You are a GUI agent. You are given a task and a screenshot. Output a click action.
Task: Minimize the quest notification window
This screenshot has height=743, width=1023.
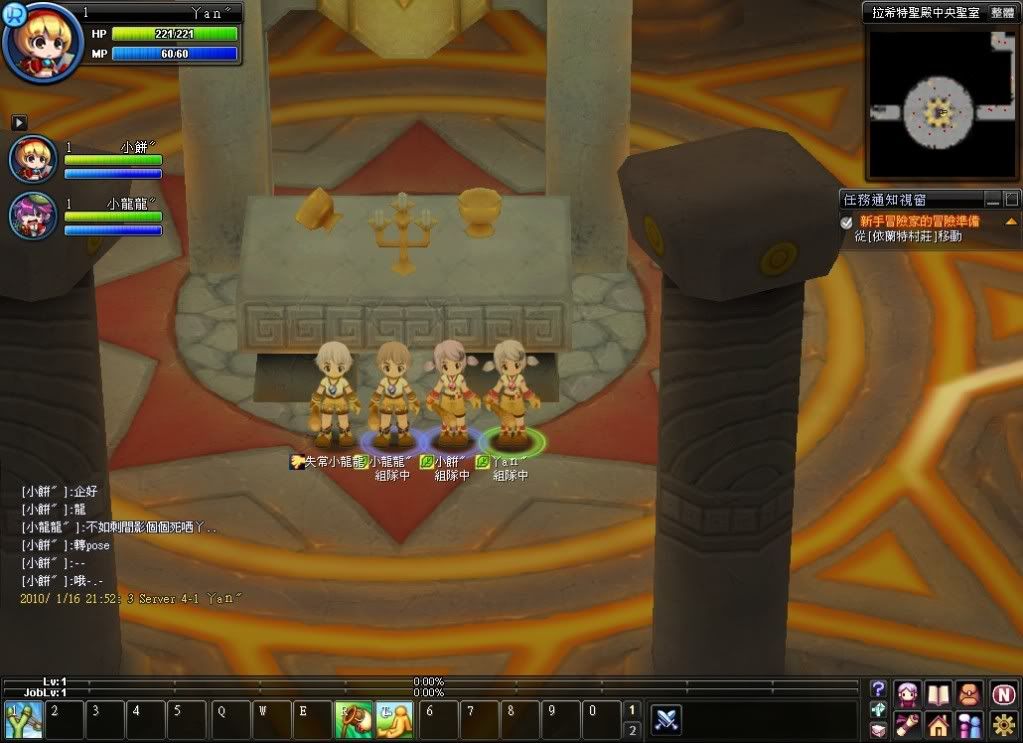[992, 199]
